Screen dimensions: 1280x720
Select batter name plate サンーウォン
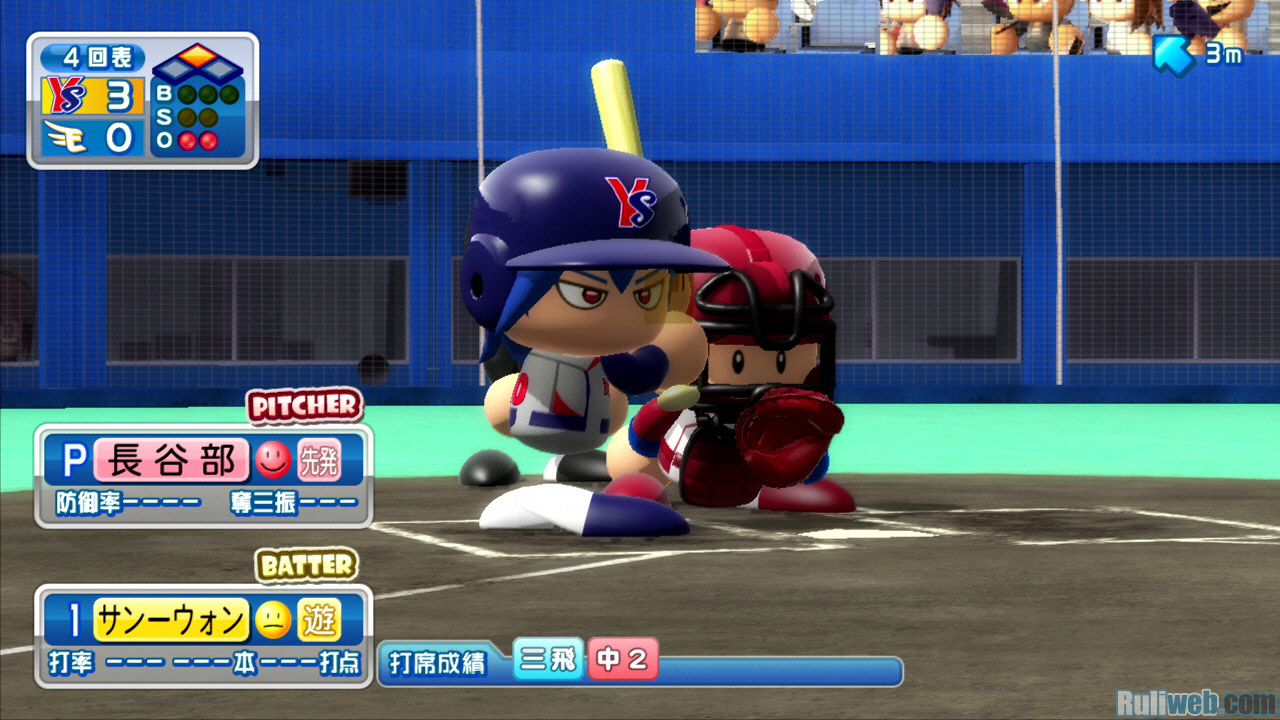[170, 622]
